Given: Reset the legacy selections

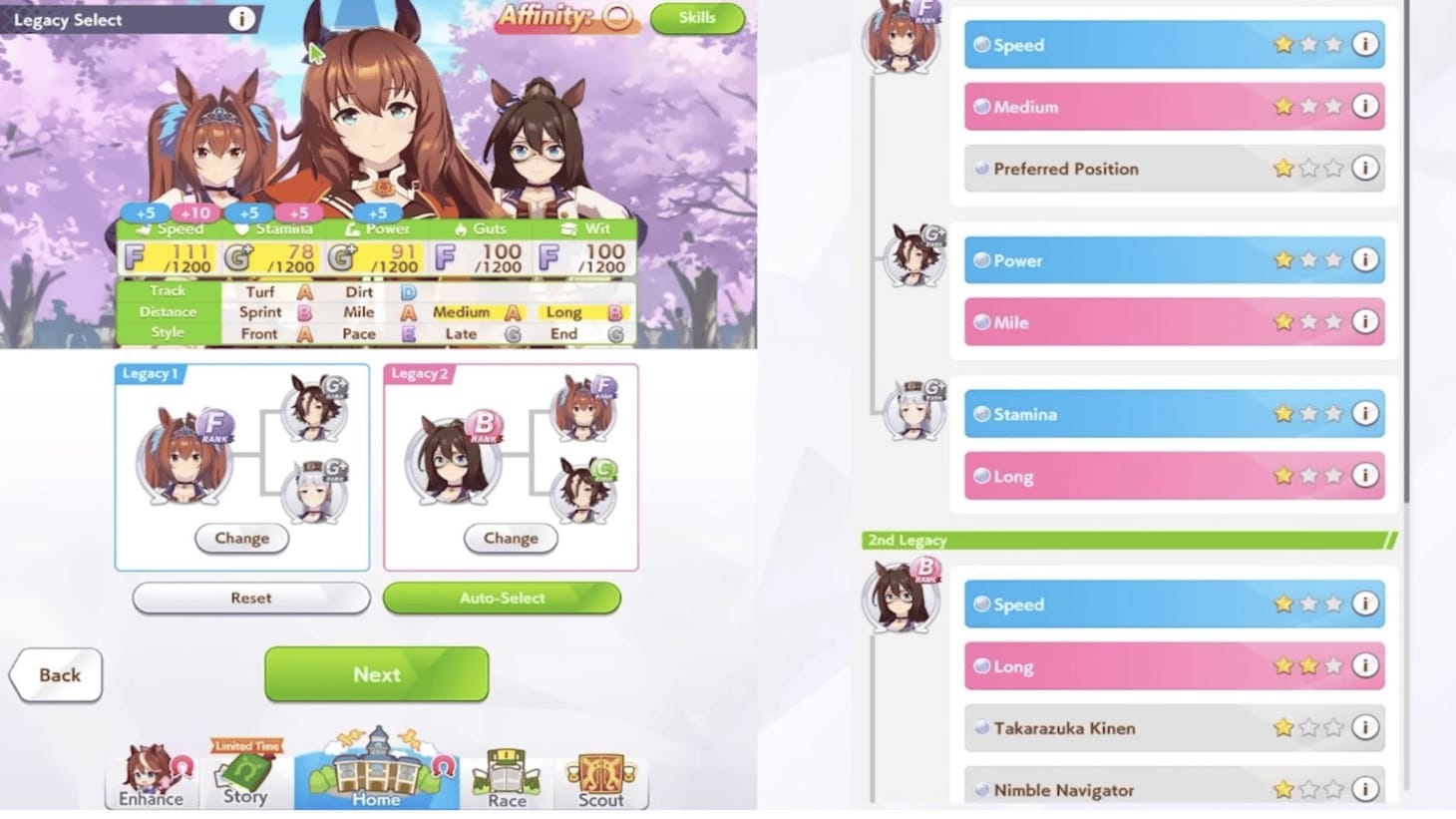Looking at the screenshot, I should (250, 598).
